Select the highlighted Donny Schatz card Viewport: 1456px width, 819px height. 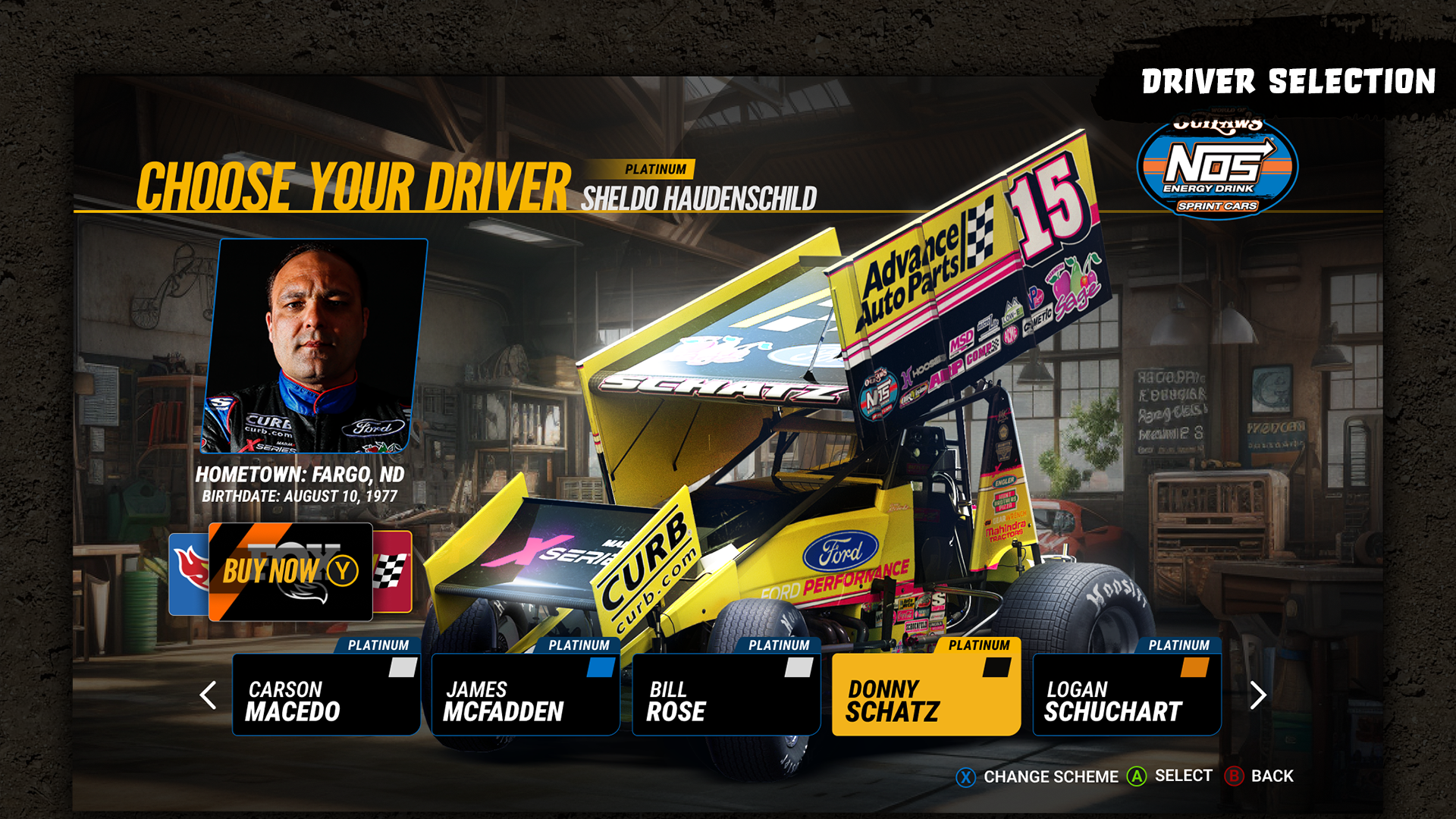[926, 694]
